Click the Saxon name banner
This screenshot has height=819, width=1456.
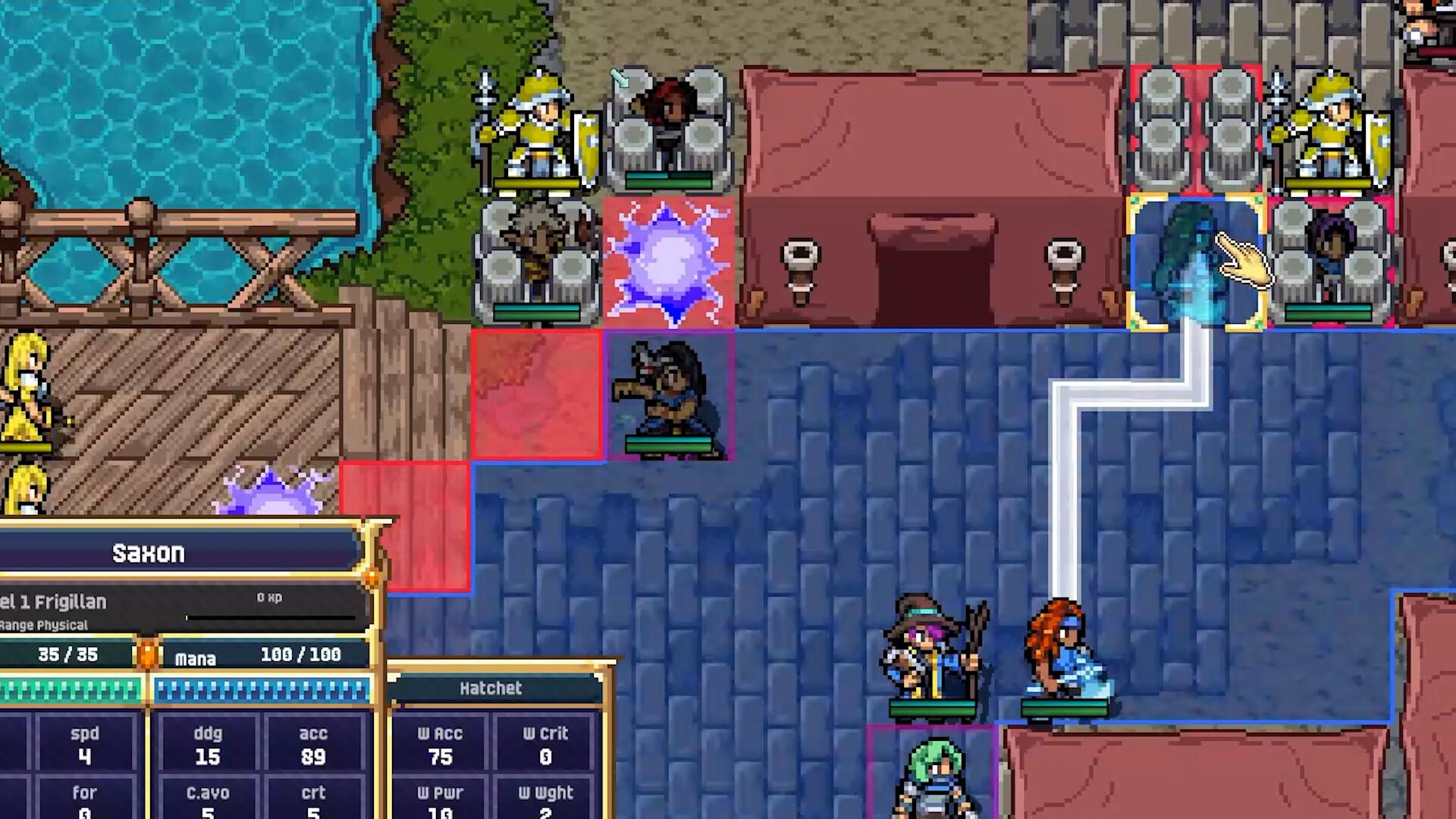tap(149, 553)
